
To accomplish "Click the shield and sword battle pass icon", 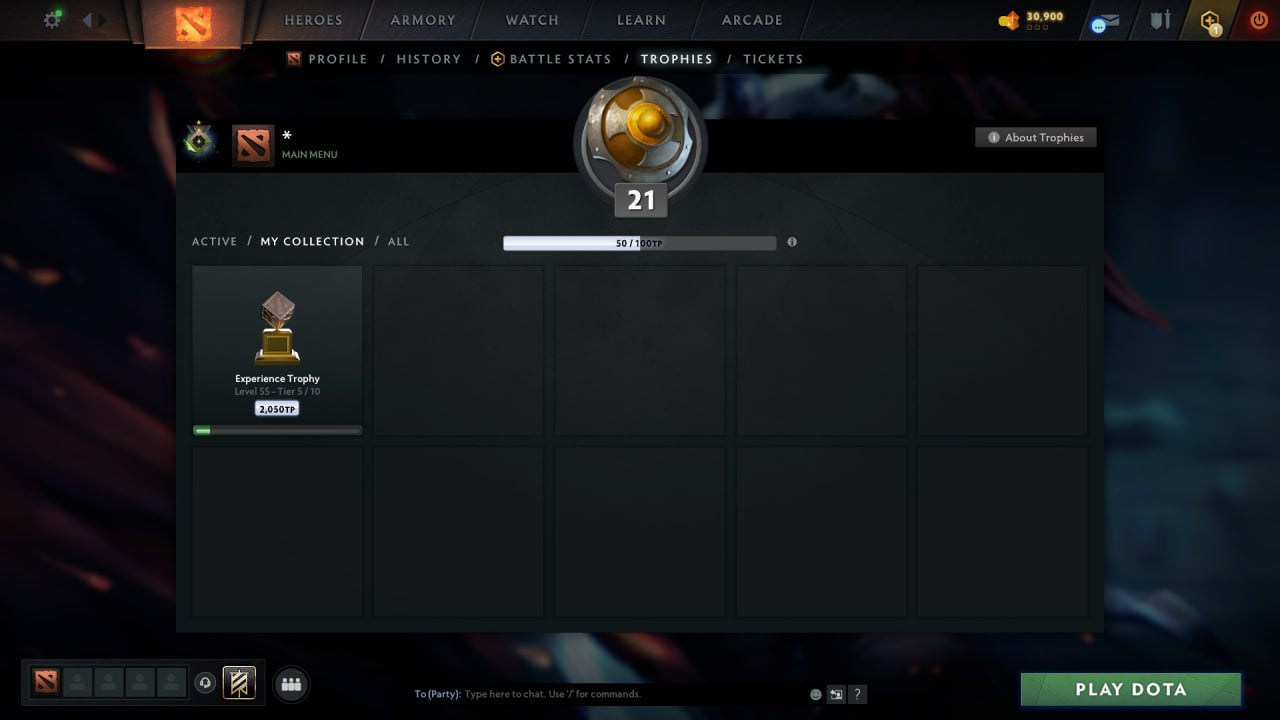I will tap(1159, 20).
